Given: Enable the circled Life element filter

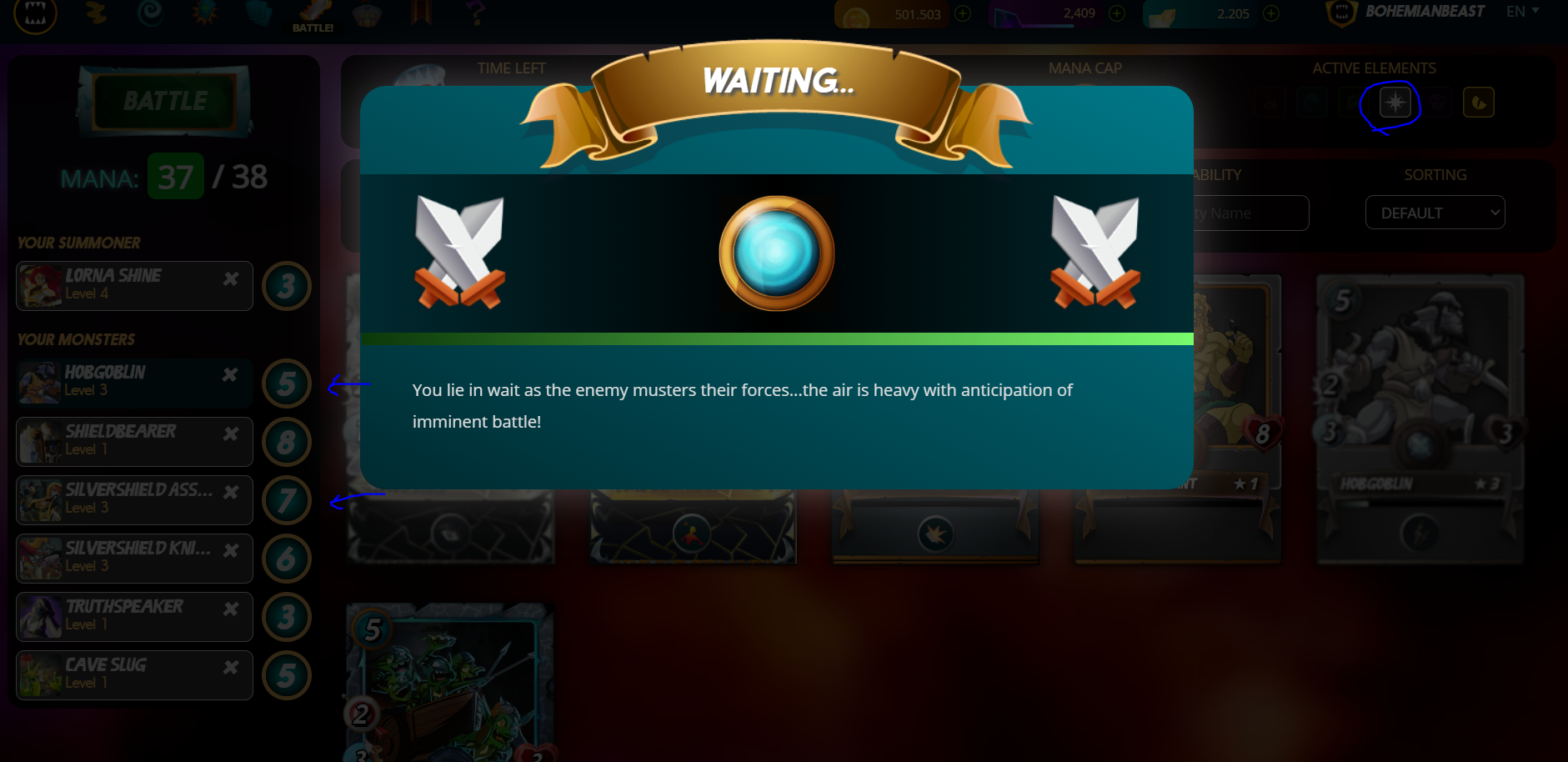Looking at the screenshot, I should (1395, 102).
